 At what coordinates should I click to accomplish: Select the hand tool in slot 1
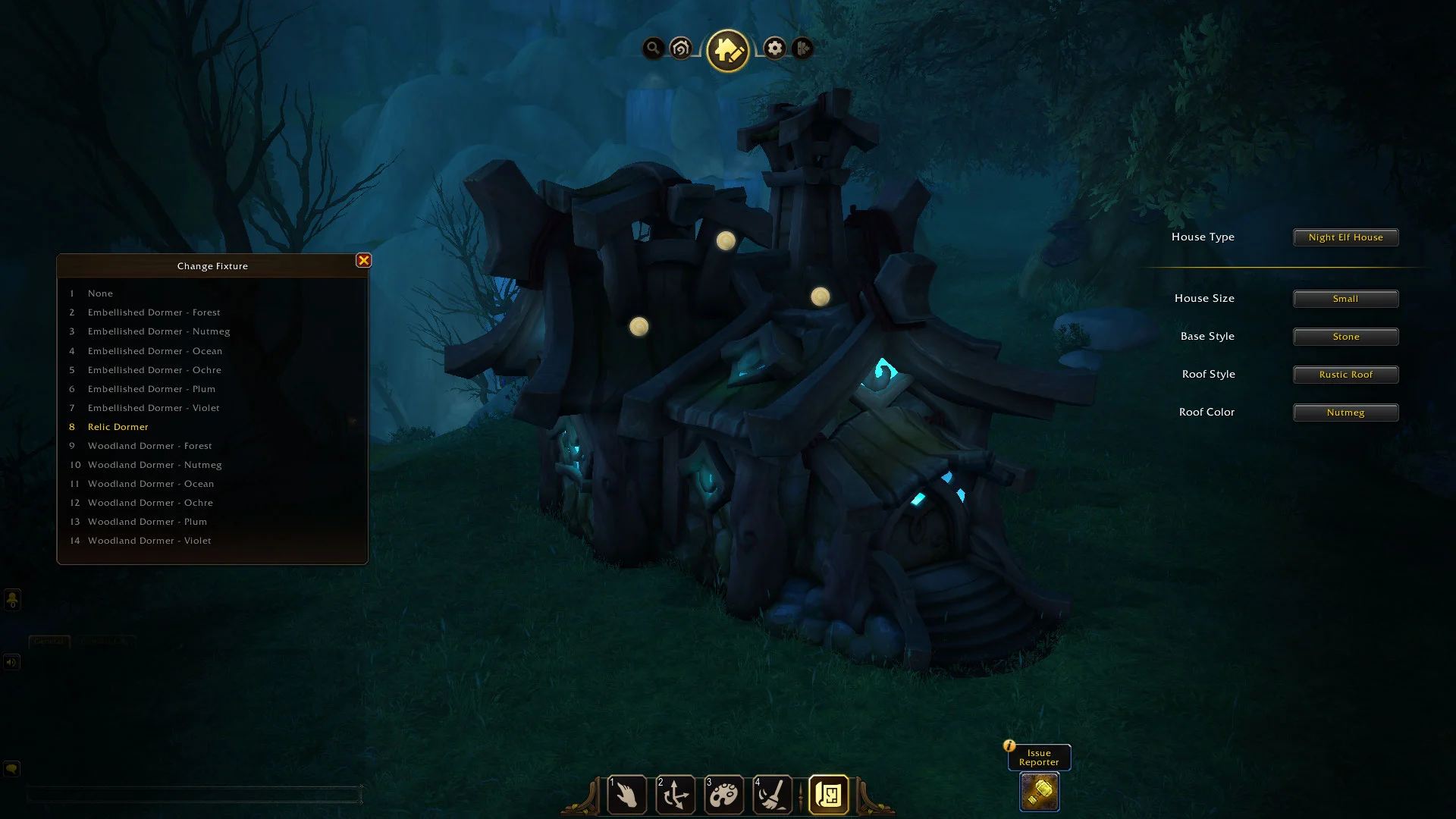627,795
